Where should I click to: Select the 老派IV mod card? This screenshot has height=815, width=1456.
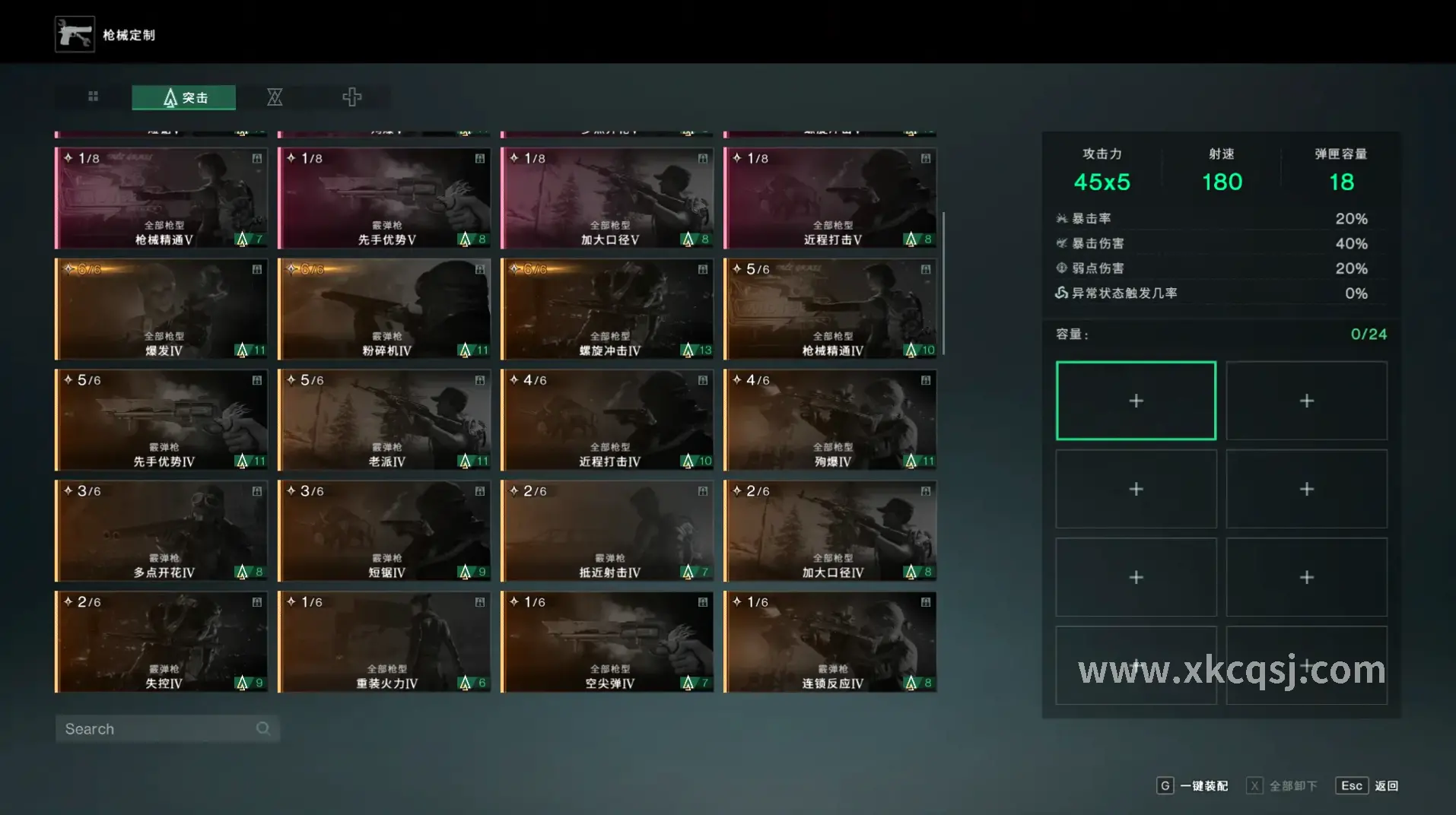[384, 420]
